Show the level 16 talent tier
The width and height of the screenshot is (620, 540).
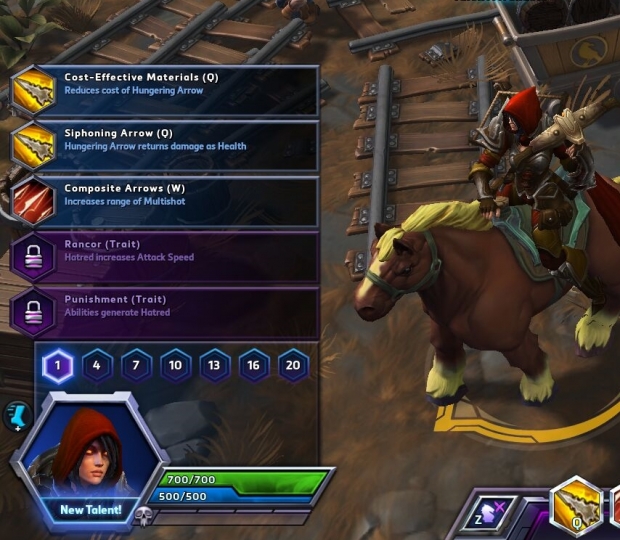point(253,366)
